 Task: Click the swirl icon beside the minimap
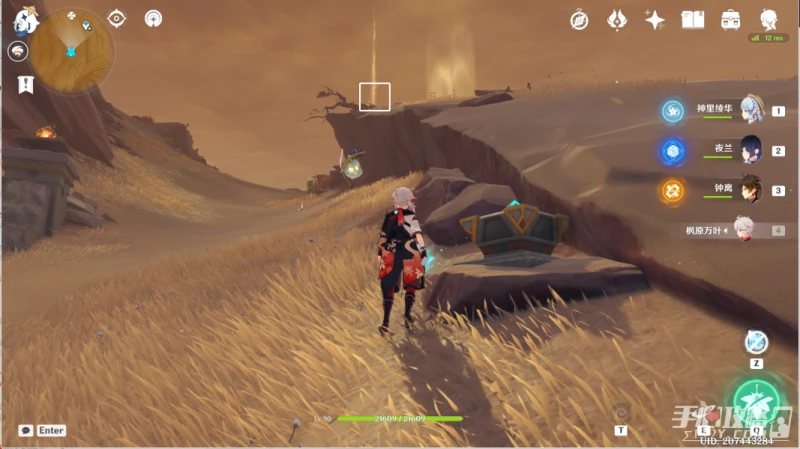[x=17, y=52]
